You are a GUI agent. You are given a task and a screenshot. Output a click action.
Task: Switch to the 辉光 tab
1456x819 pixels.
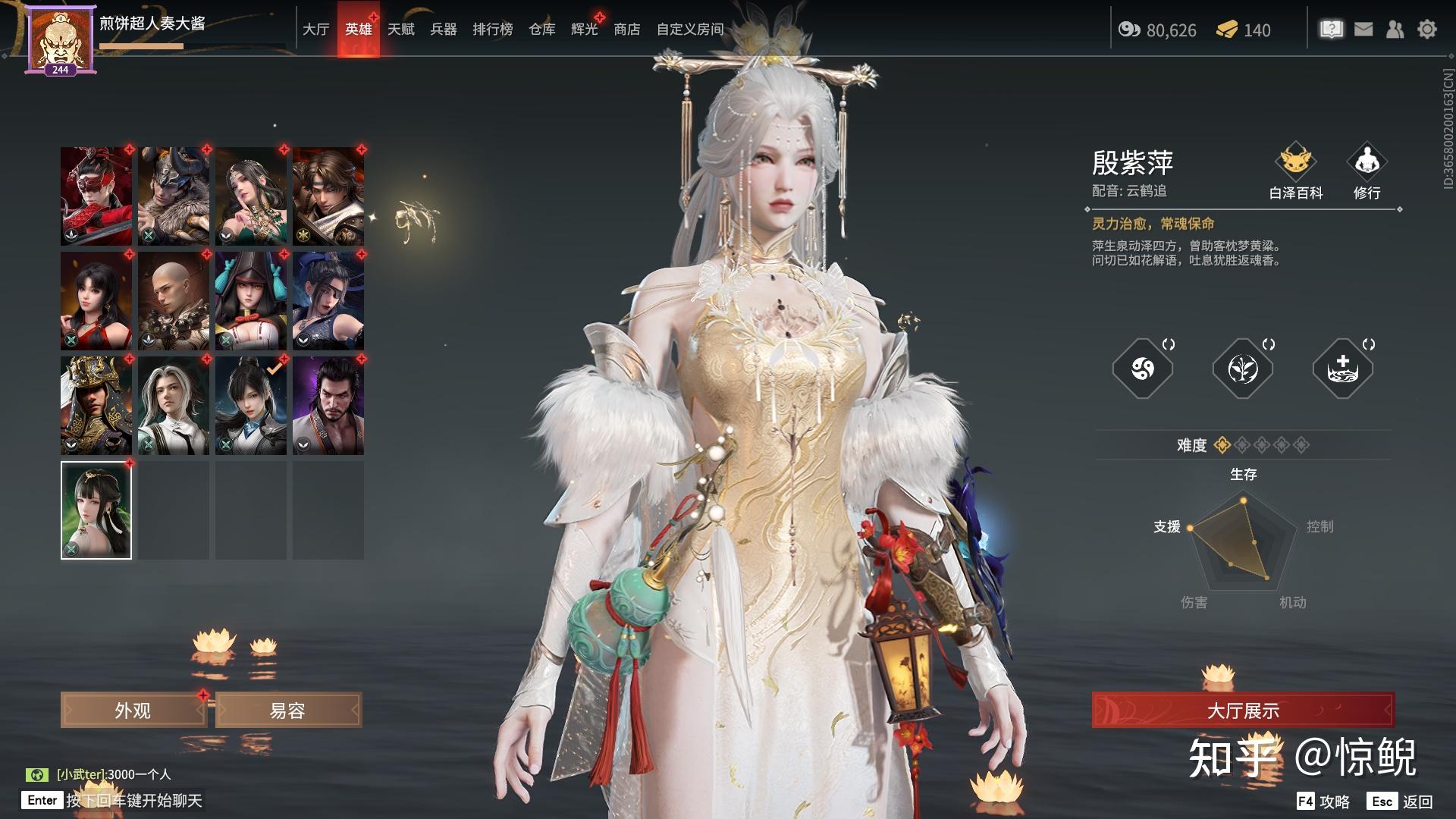585,30
